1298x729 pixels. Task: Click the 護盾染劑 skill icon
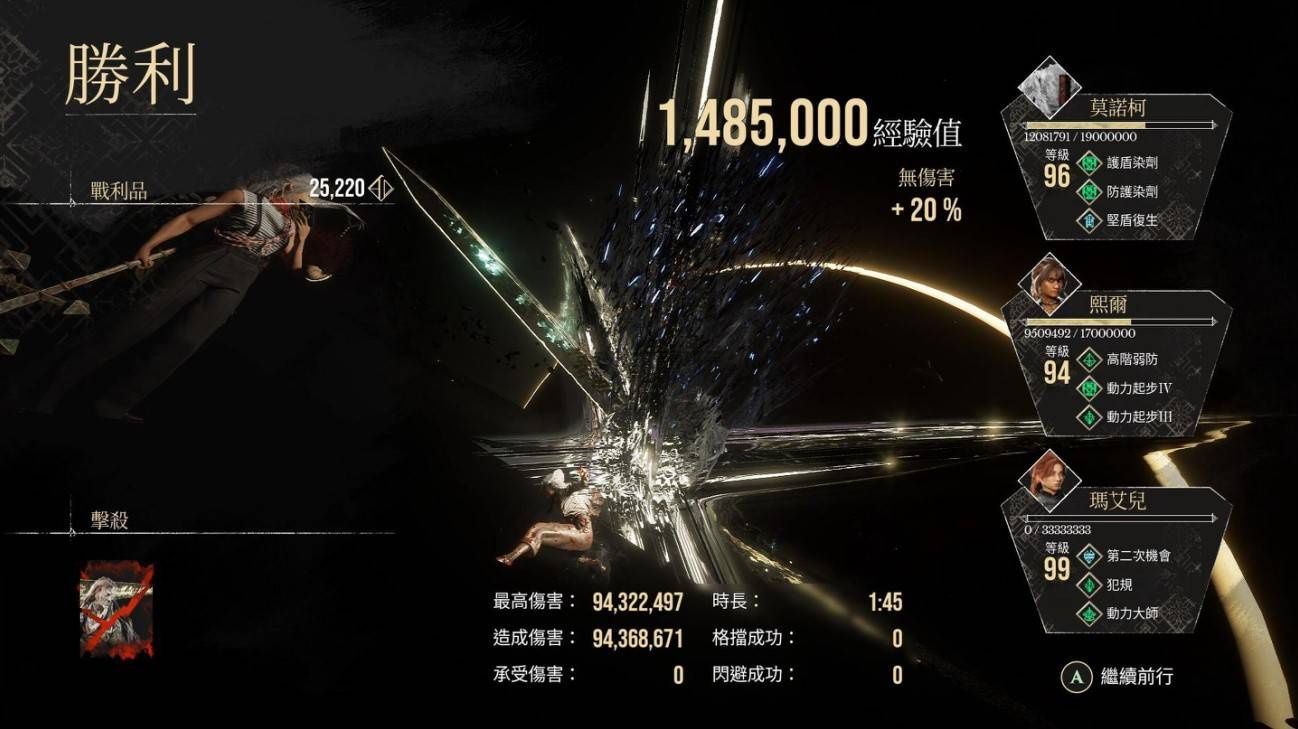click(1090, 162)
